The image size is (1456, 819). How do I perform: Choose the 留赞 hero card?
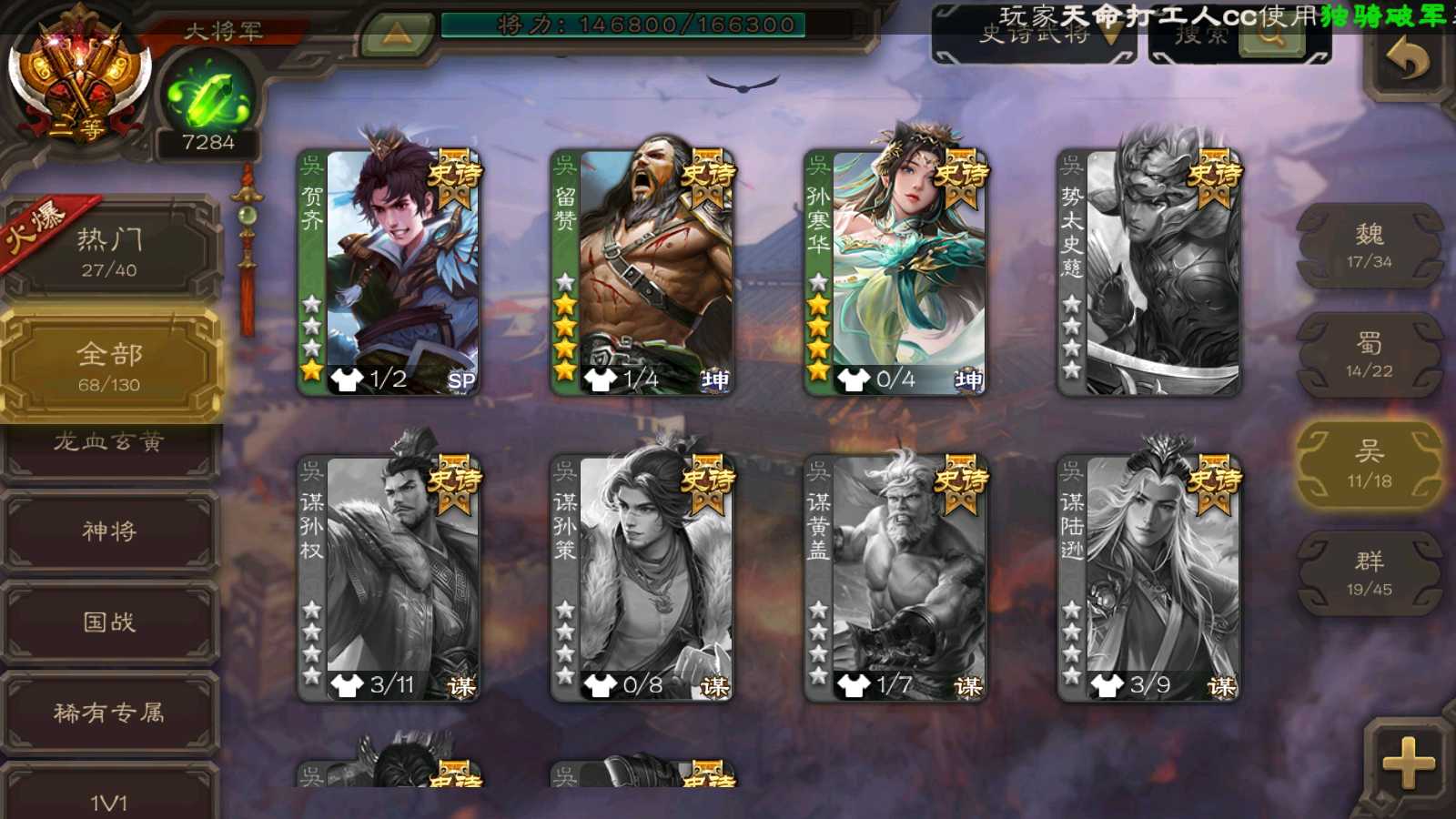642,273
